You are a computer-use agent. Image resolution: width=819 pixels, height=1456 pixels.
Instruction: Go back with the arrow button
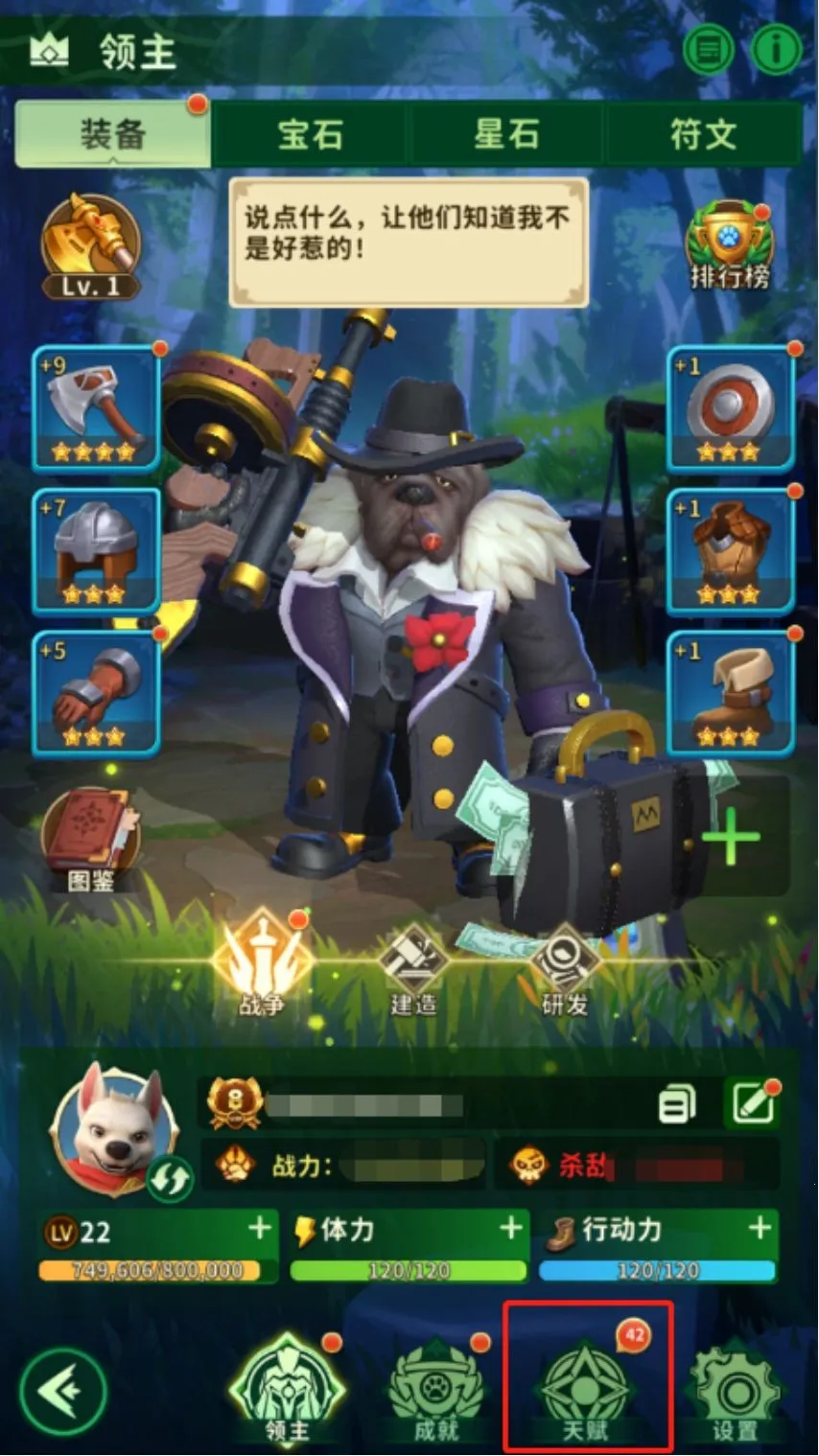pos(63,1391)
